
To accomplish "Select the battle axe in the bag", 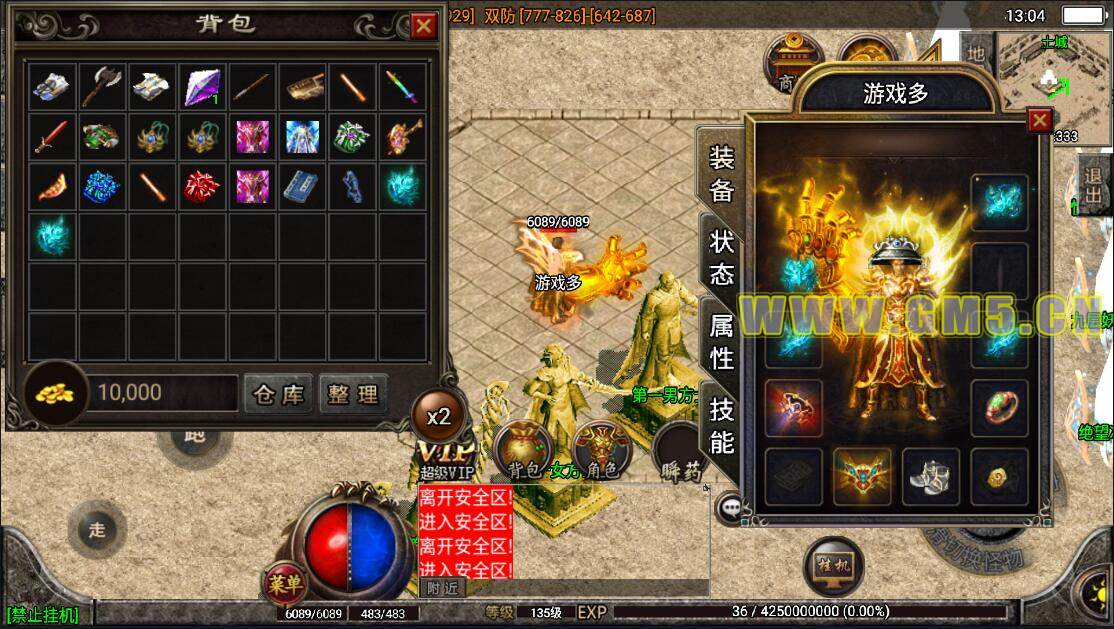I will 103,86.
